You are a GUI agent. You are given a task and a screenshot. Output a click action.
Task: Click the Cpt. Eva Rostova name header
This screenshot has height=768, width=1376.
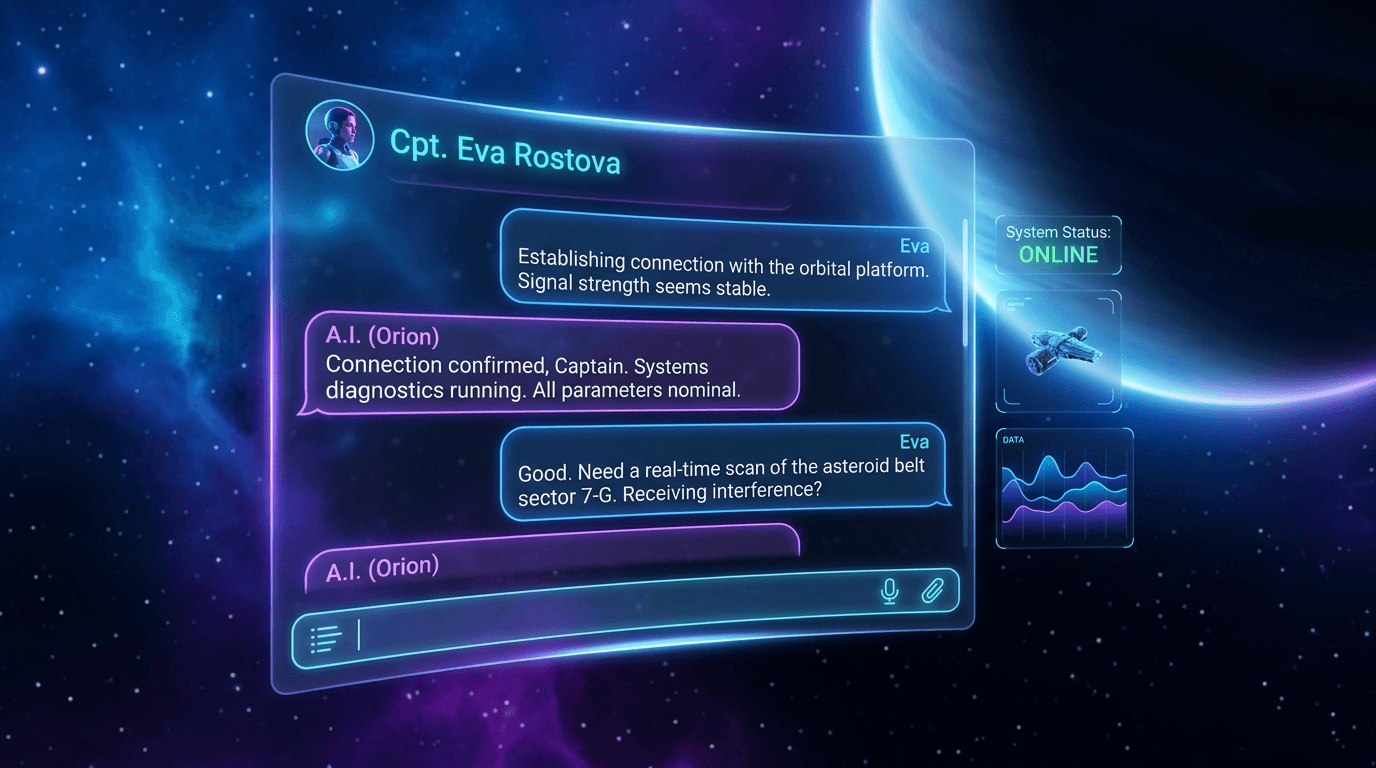pyautogui.click(x=505, y=153)
